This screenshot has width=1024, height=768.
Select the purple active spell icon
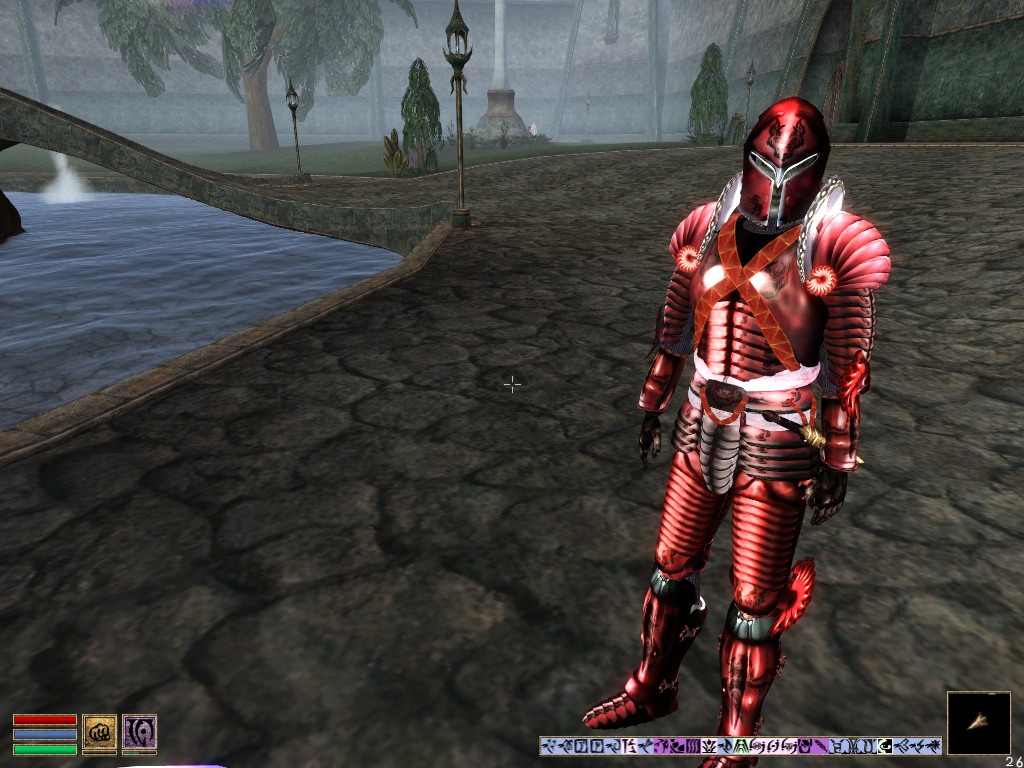click(x=139, y=733)
